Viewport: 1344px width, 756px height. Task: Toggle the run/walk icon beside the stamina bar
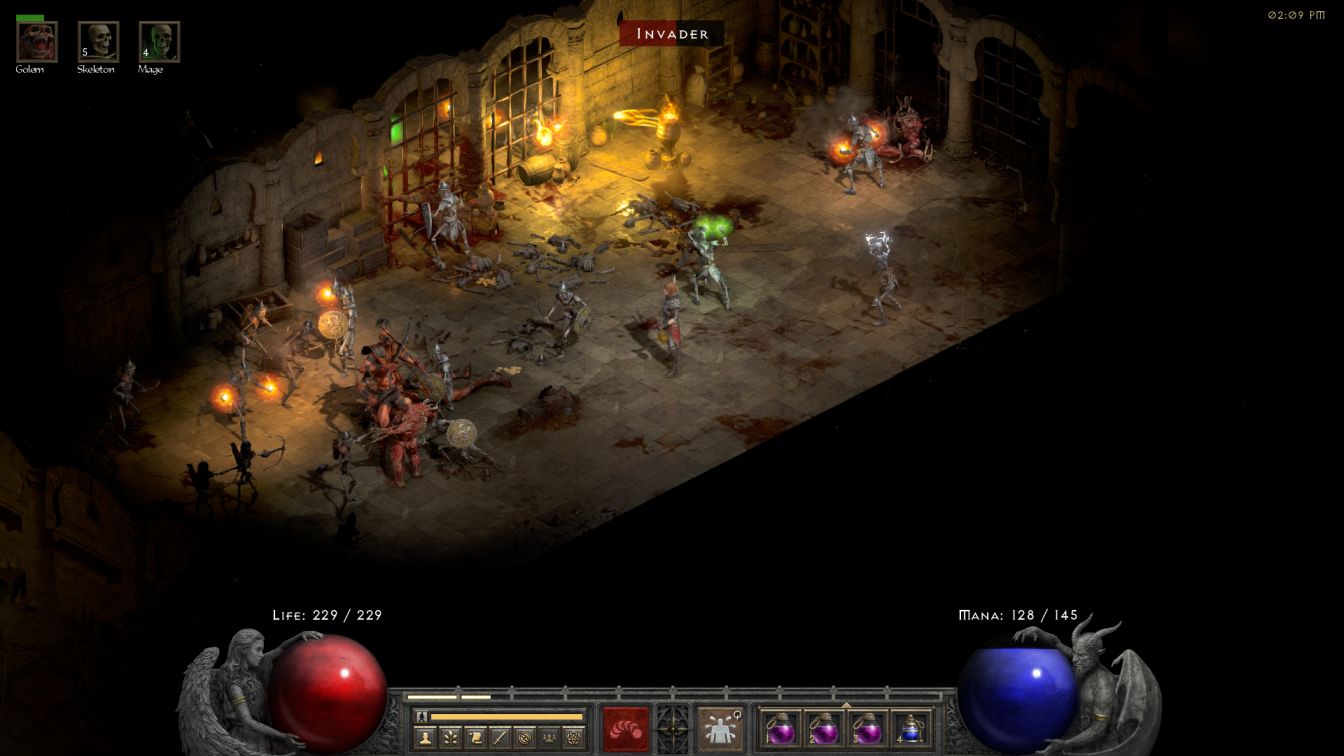422,716
